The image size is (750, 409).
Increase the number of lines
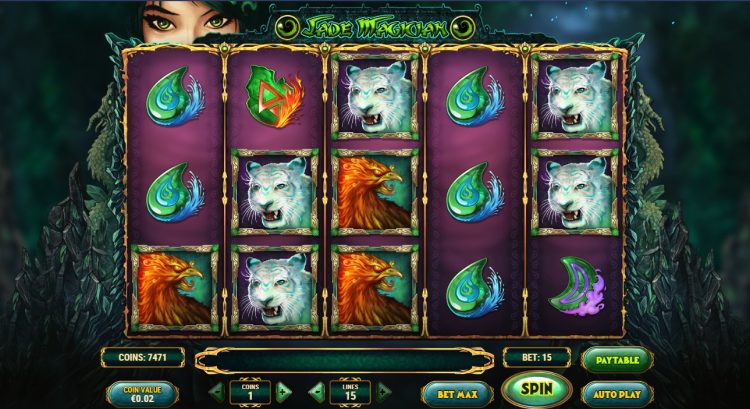click(x=383, y=392)
